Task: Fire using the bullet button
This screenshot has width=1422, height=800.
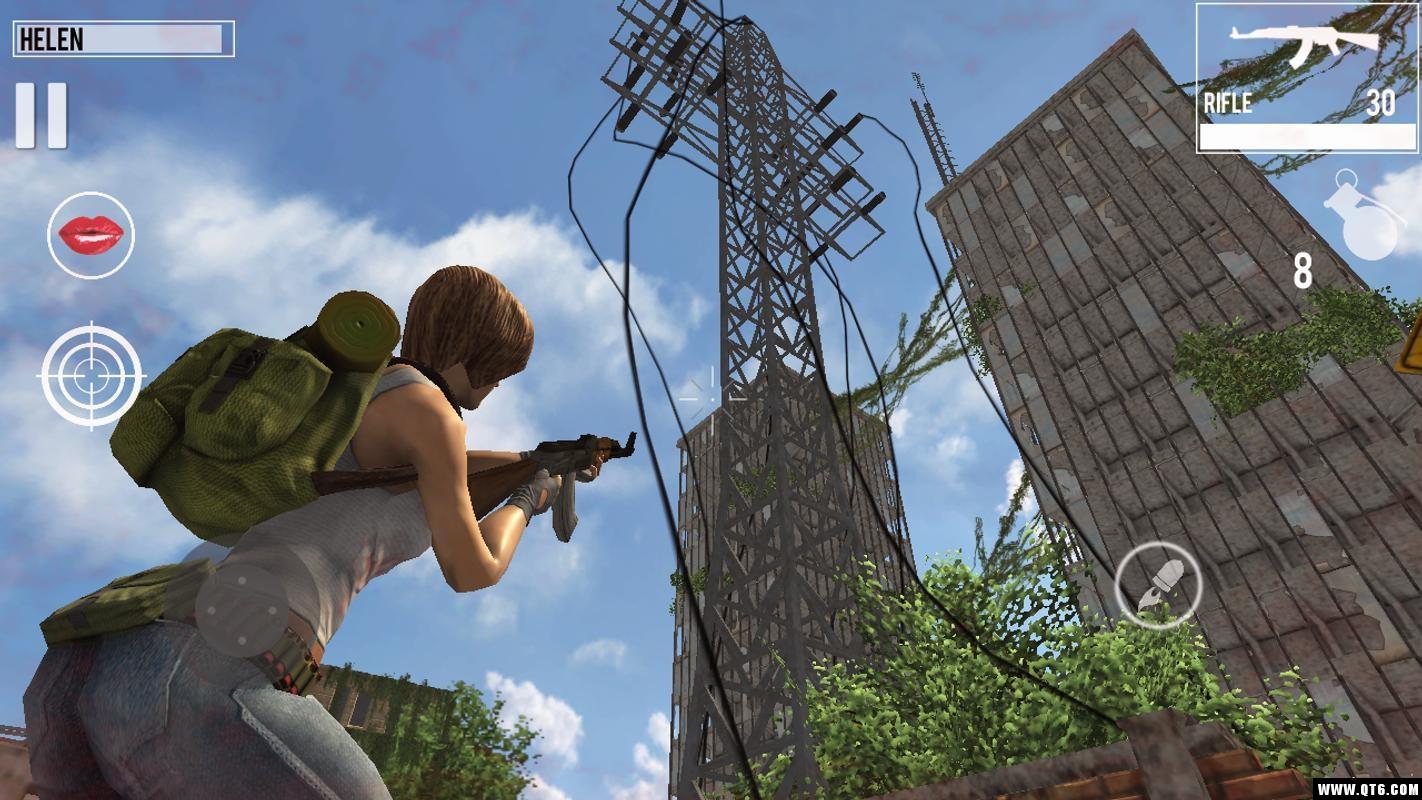Action: [1158, 585]
